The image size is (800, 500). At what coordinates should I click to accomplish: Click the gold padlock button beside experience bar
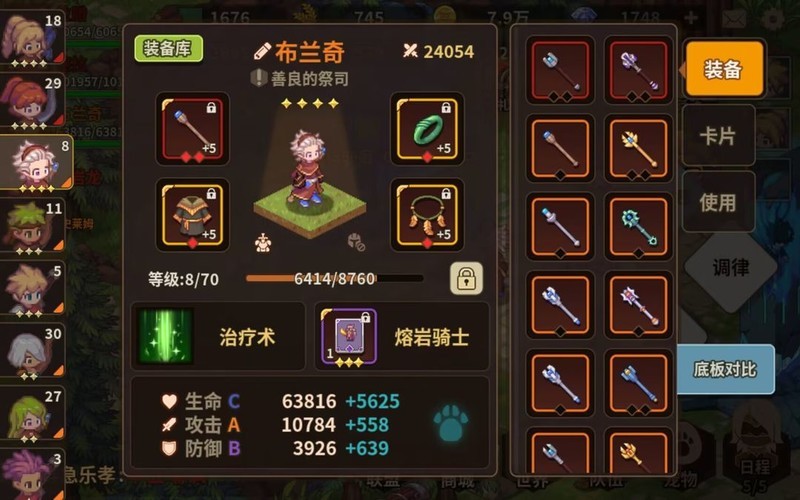[x=465, y=279]
